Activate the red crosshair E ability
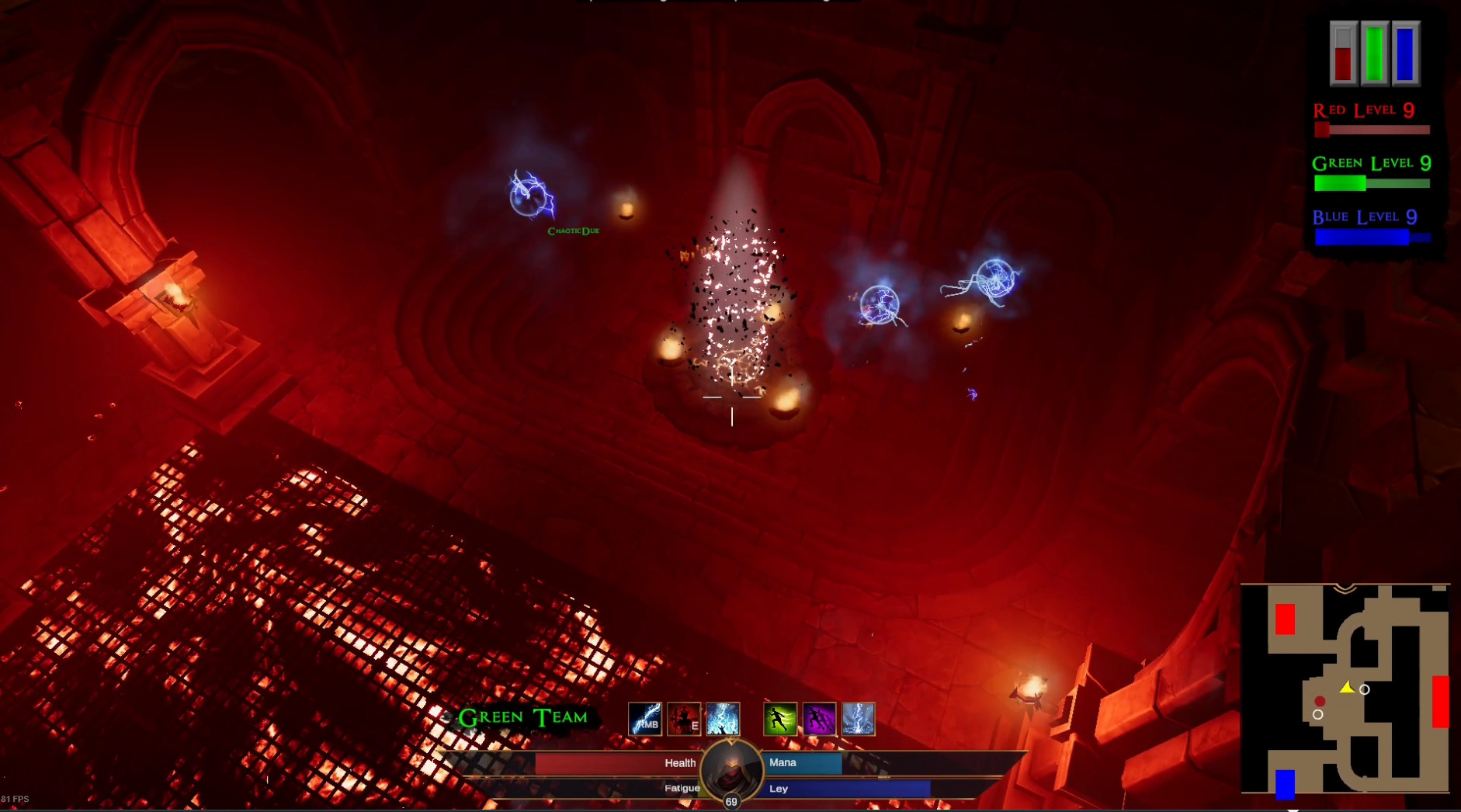Image resolution: width=1461 pixels, height=812 pixels. tap(683, 718)
